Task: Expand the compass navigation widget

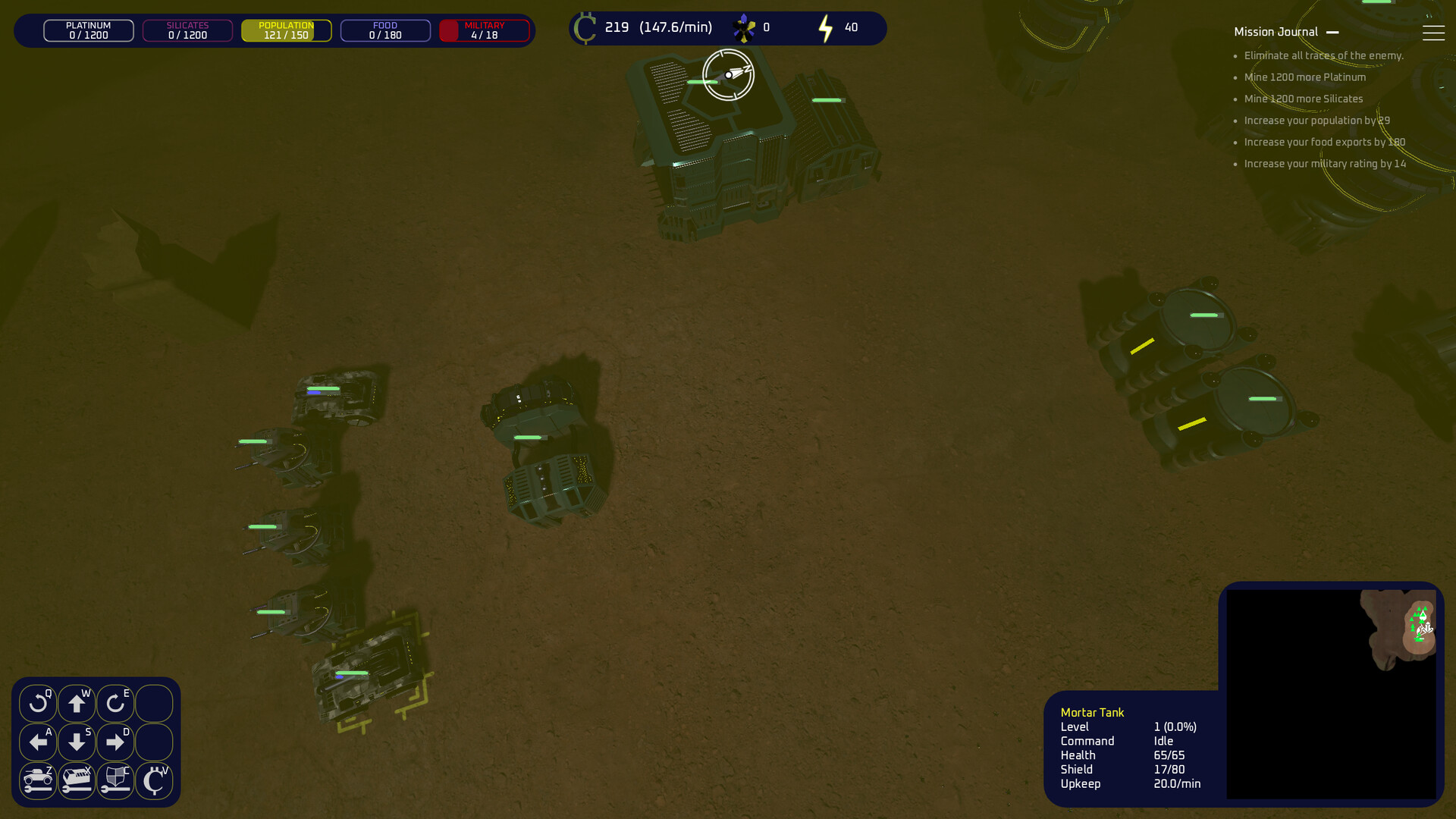Action: click(728, 75)
